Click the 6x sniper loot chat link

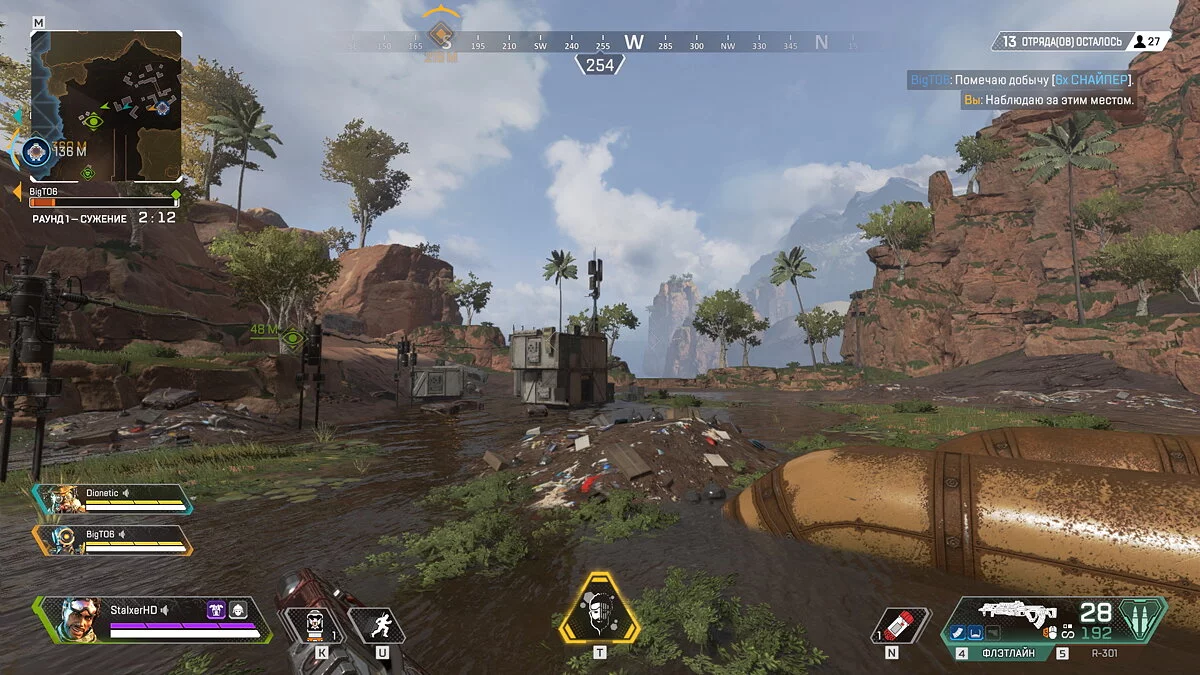[x=1093, y=79]
